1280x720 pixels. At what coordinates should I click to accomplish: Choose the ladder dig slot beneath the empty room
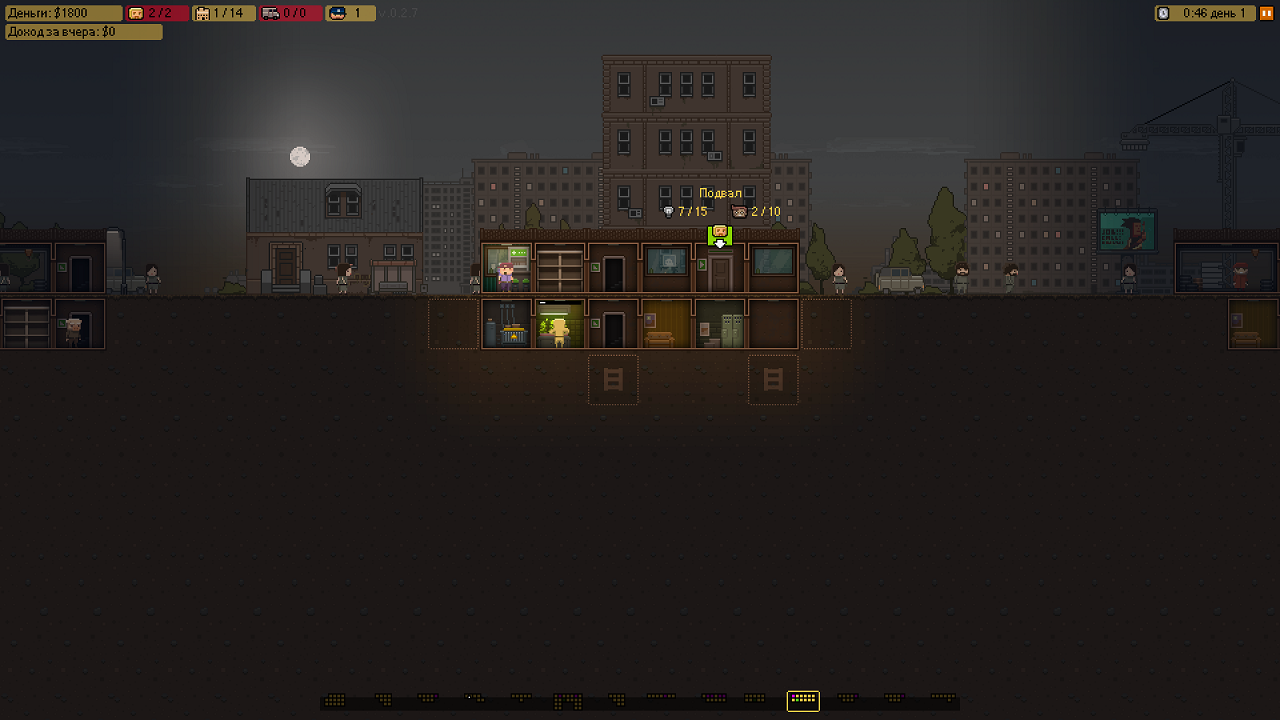pyautogui.click(x=773, y=379)
